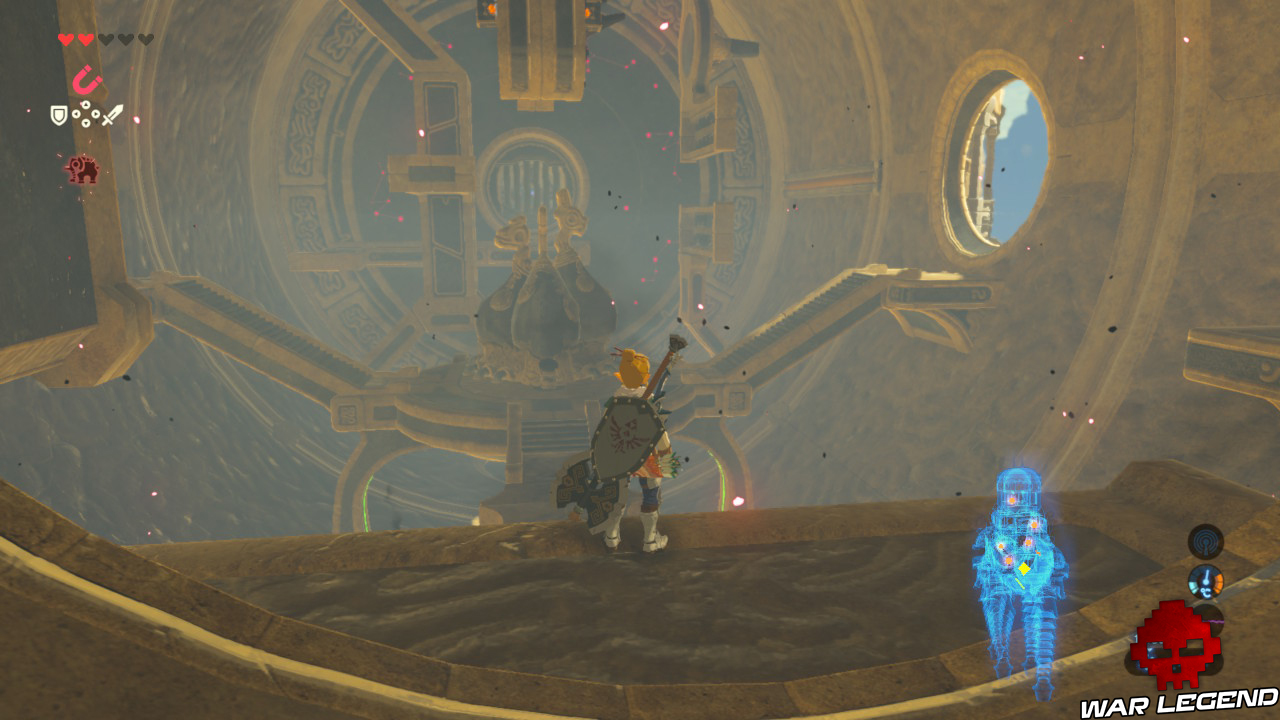
Task: Click the temperature gauge dial icon
Action: pos(1207,580)
